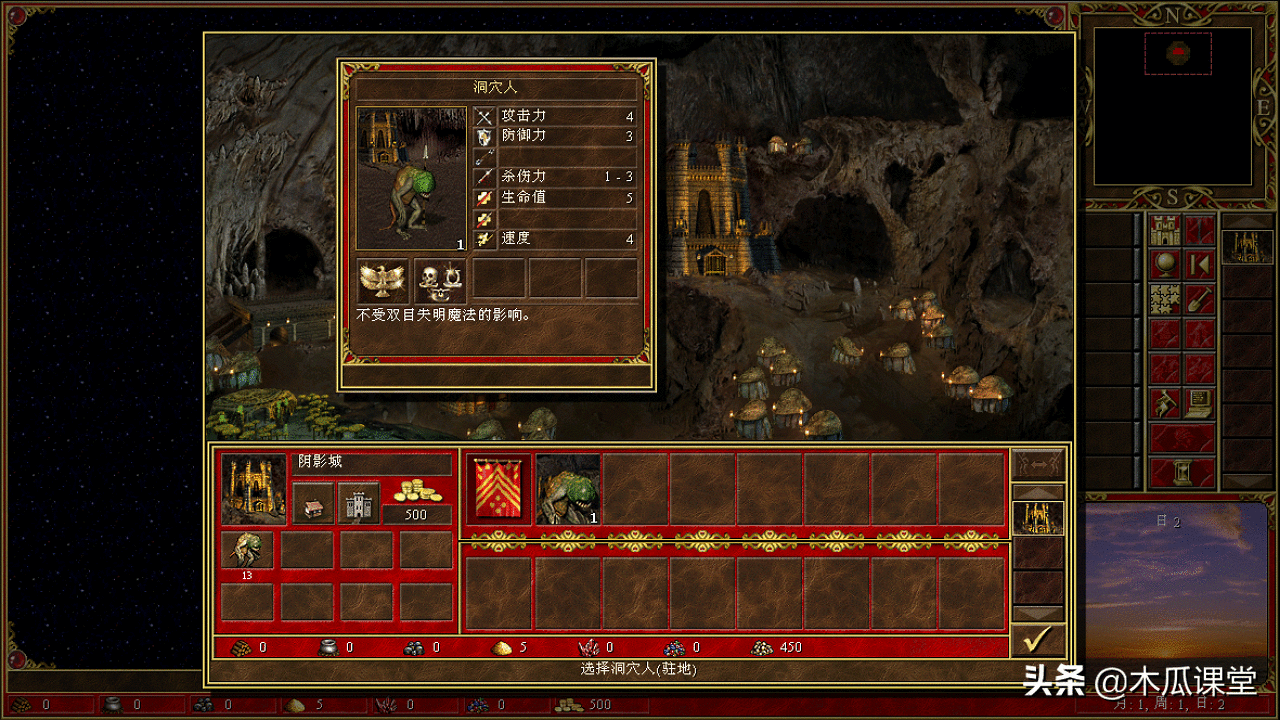Screen dimensions: 1280x720
Task: Open the adventure options horn rider button
Action: tap(1165, 403)
